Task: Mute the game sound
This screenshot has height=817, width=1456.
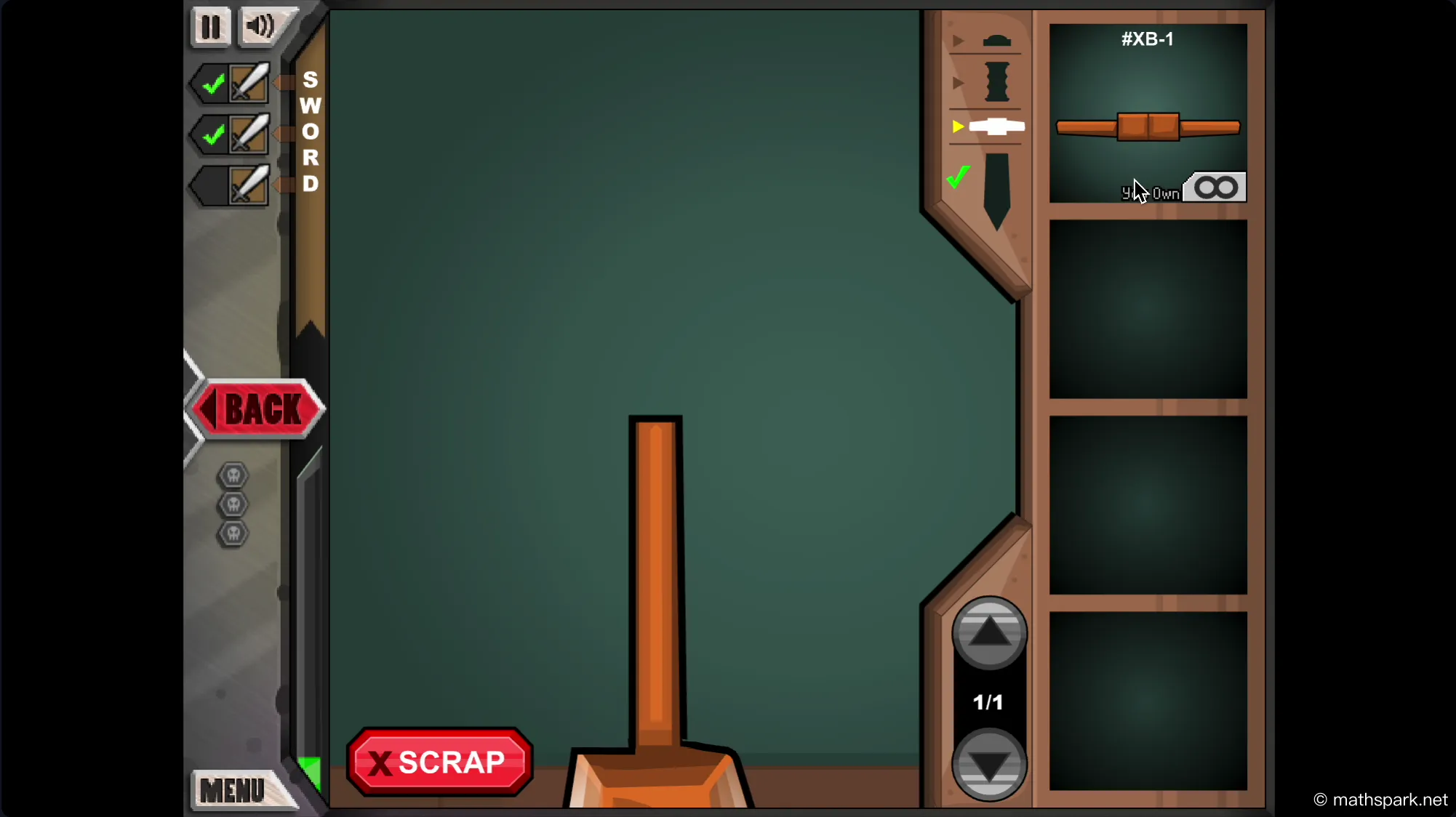Action: [260, 26]
